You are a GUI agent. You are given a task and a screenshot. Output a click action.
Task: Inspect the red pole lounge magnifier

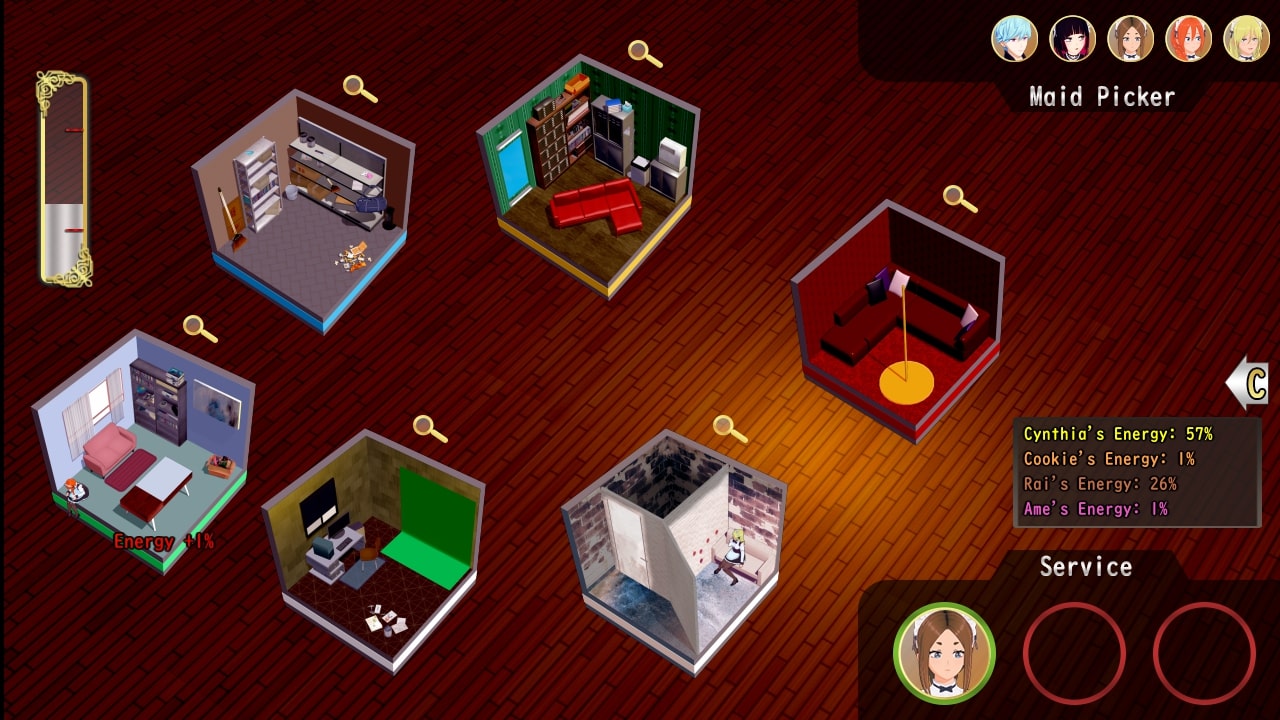[959, 198]
